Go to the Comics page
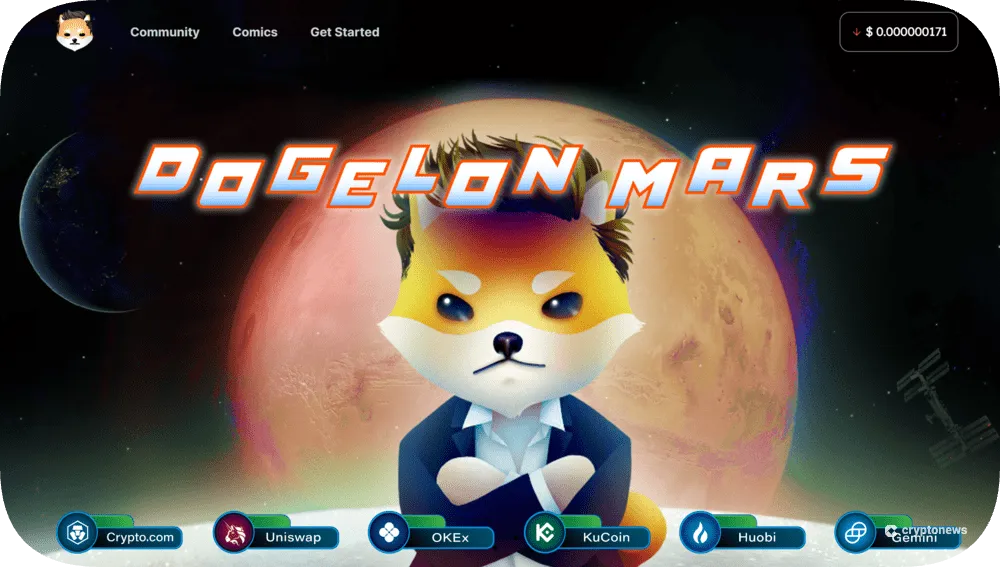1000x567 pixels. click(255, 32)
